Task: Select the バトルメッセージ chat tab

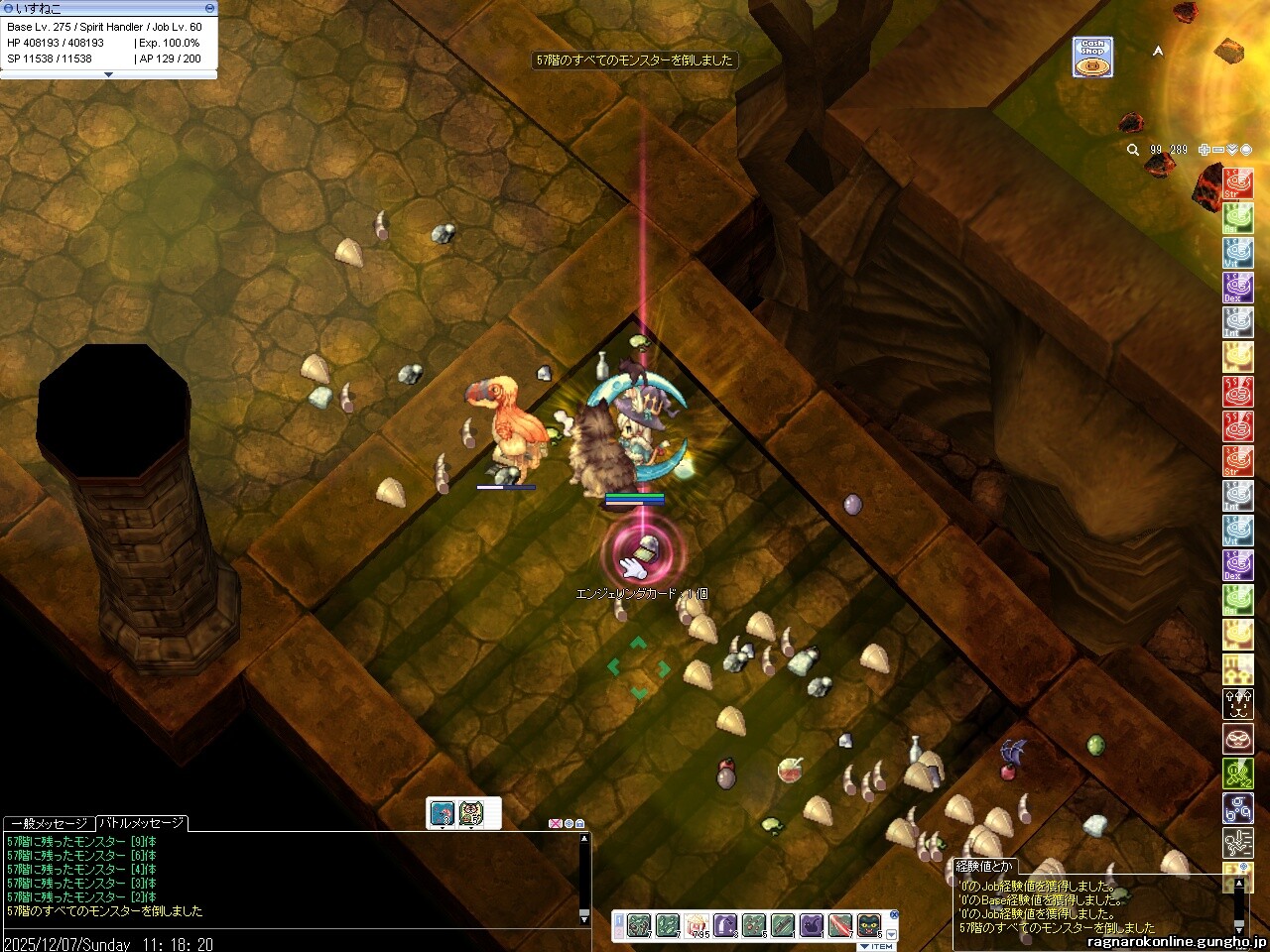Action: pyautogui.click(x=141, y=823)
